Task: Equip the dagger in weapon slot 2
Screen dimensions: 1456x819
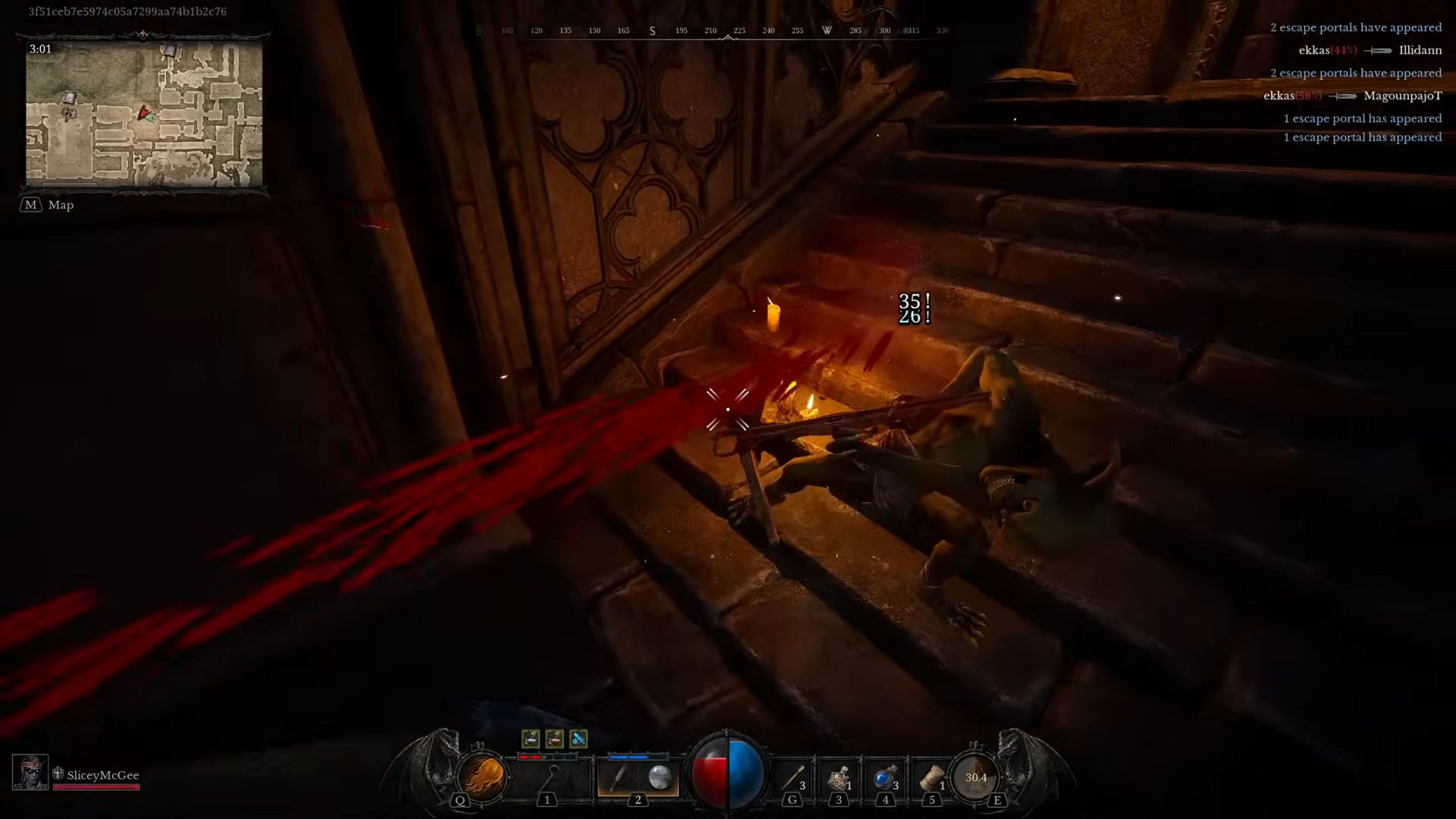Action: [x=617, y=777]
